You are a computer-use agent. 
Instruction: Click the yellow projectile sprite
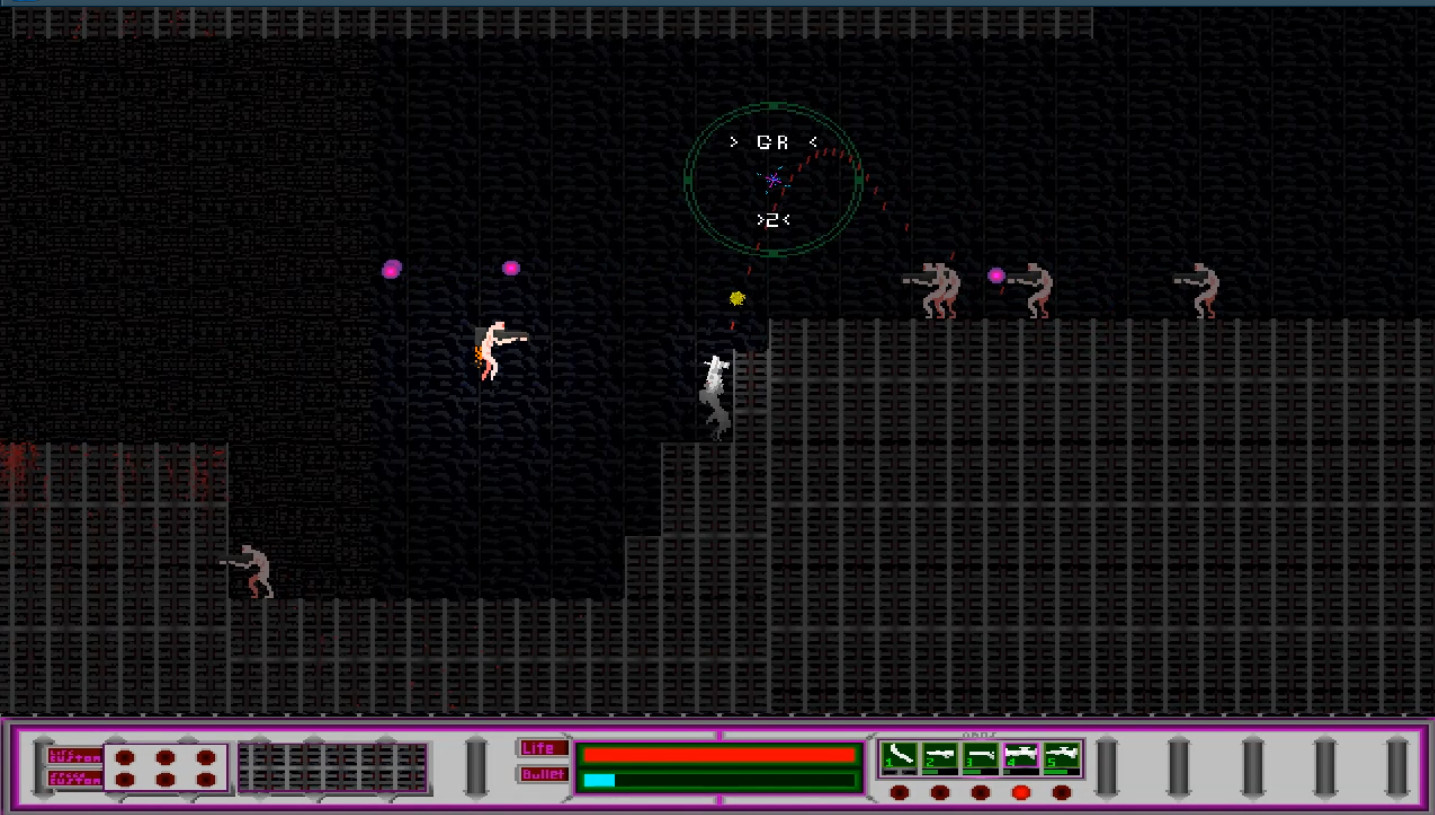click(735, 297)
